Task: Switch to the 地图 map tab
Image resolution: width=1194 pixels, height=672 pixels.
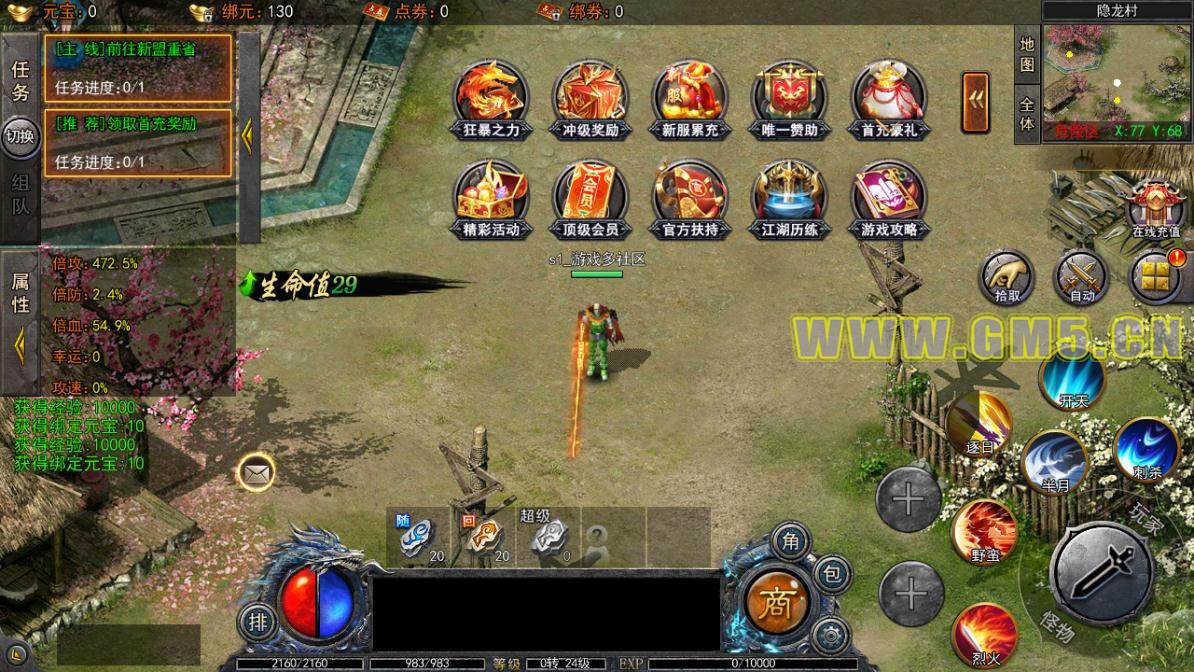Action: click(1027, 55)
